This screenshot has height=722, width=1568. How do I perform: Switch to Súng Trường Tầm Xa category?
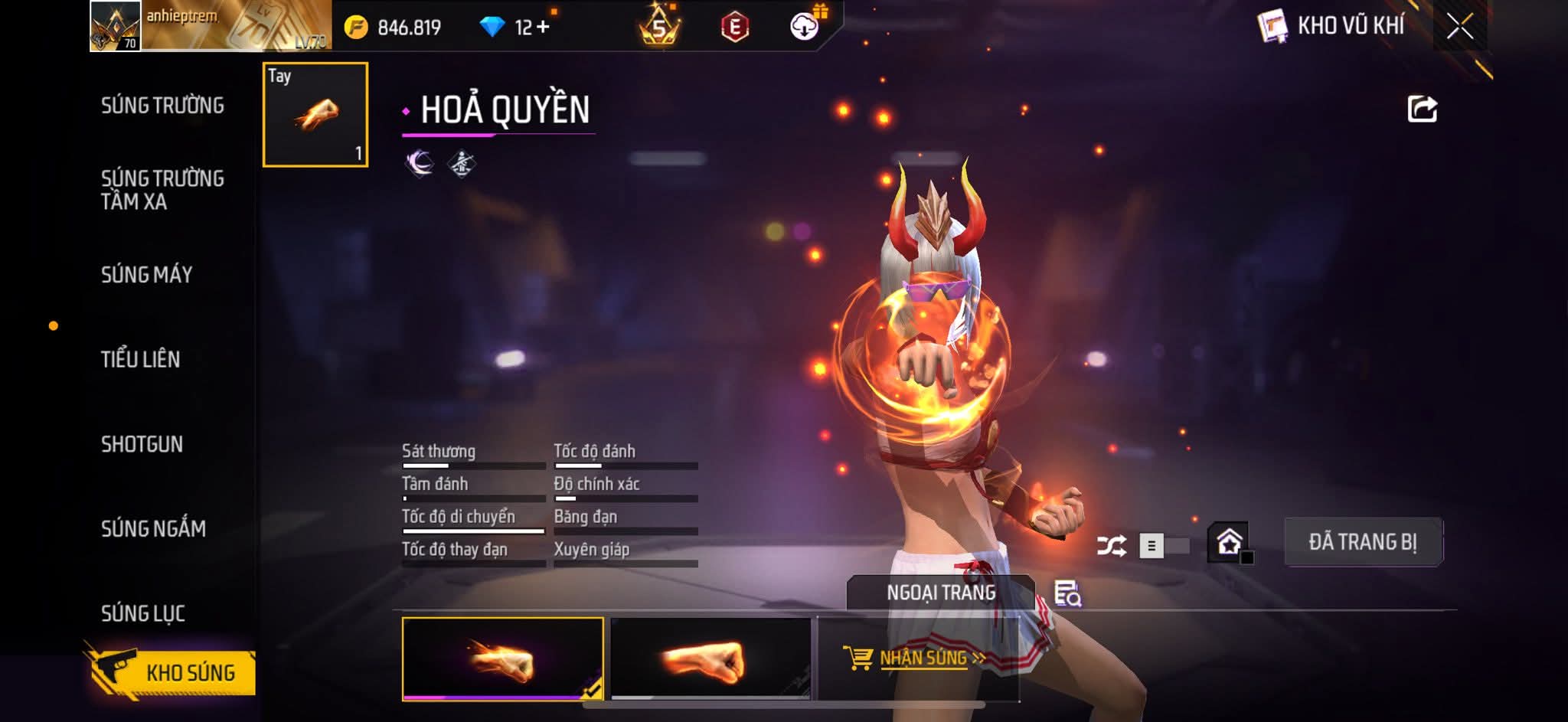162,190
